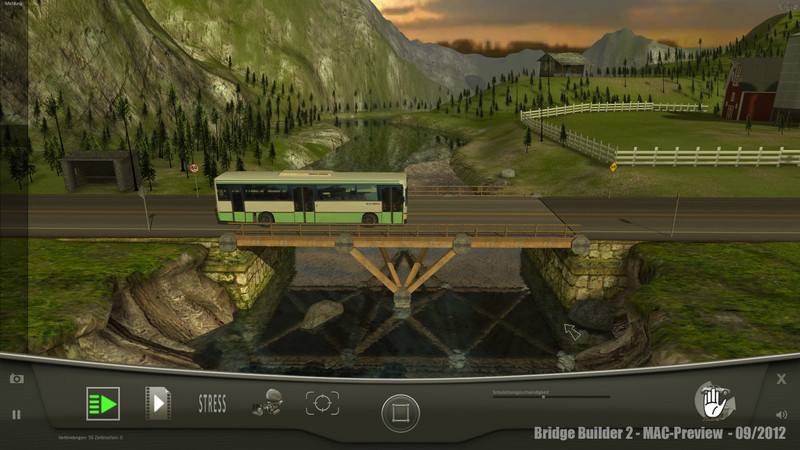Toggle the STRESS view
Image resolution: width=800 pixels, height=450 pixels.
[212, 404]
